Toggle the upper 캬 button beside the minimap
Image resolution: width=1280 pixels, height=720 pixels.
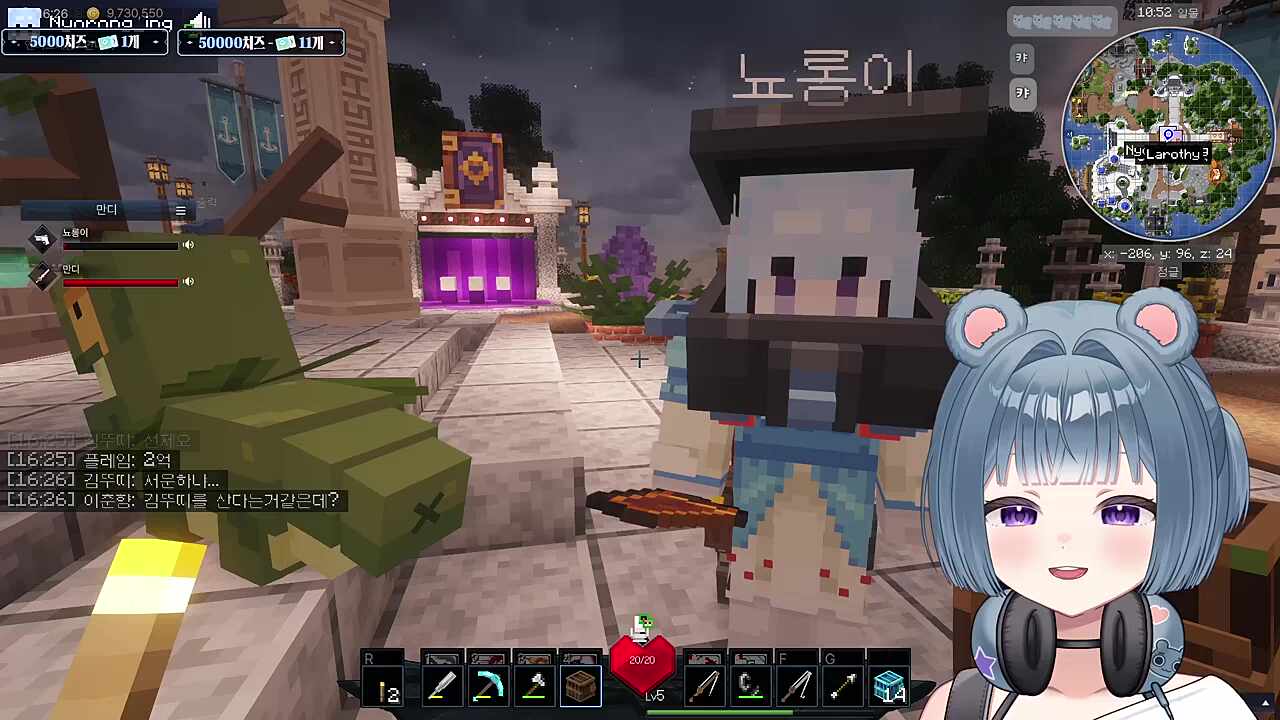click(x=1021, y=57)
